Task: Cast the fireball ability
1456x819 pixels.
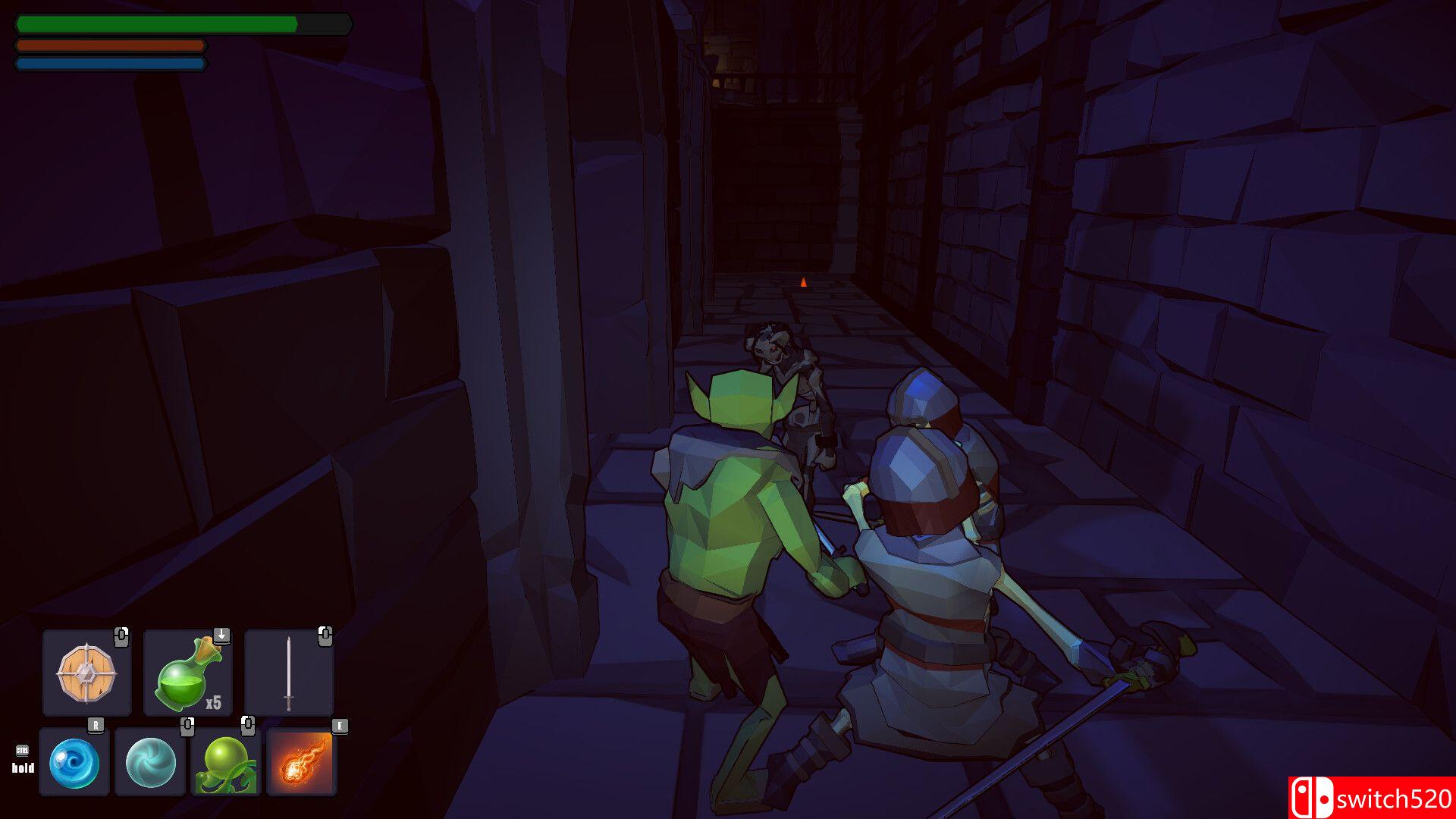Action: point(302,762)
